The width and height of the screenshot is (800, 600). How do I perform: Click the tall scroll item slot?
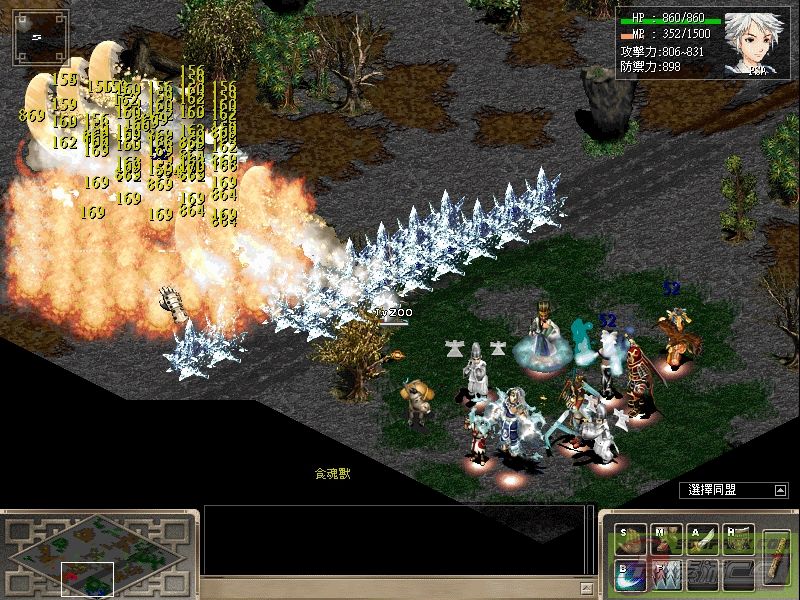[x=775, y=556]
